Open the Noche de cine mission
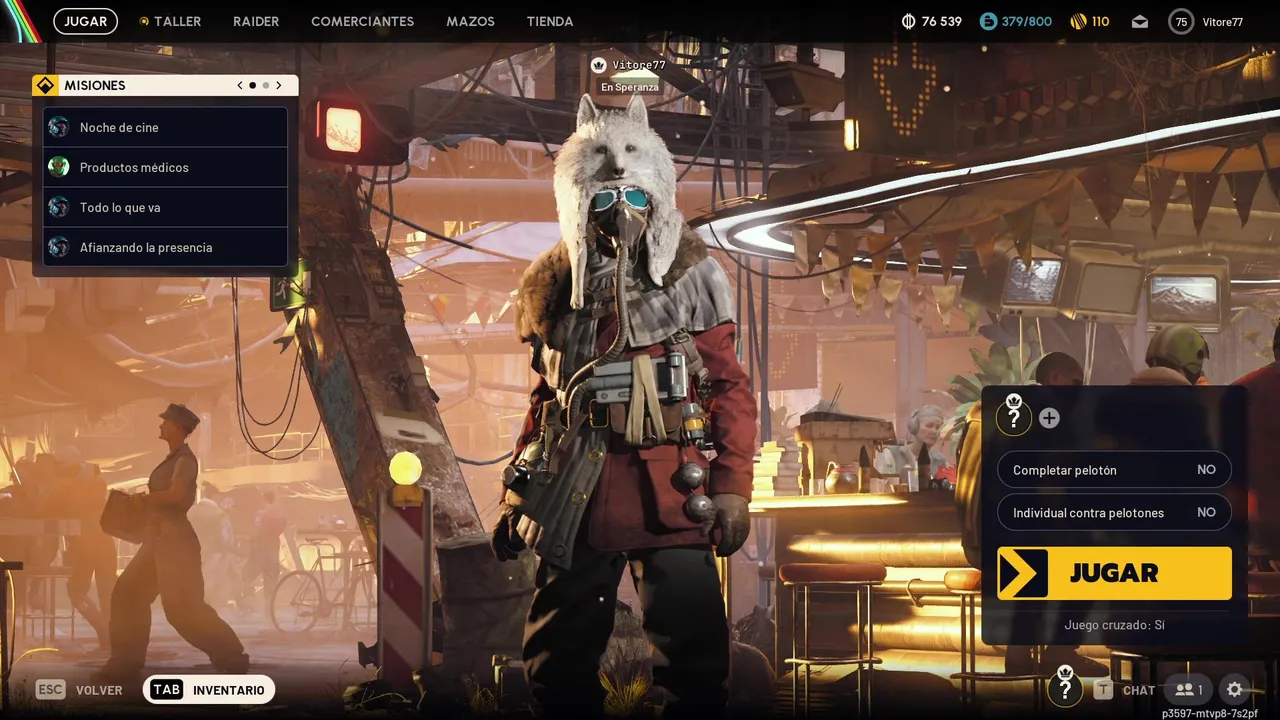Viewport: 1280px width, 720px height. point(166,127)
